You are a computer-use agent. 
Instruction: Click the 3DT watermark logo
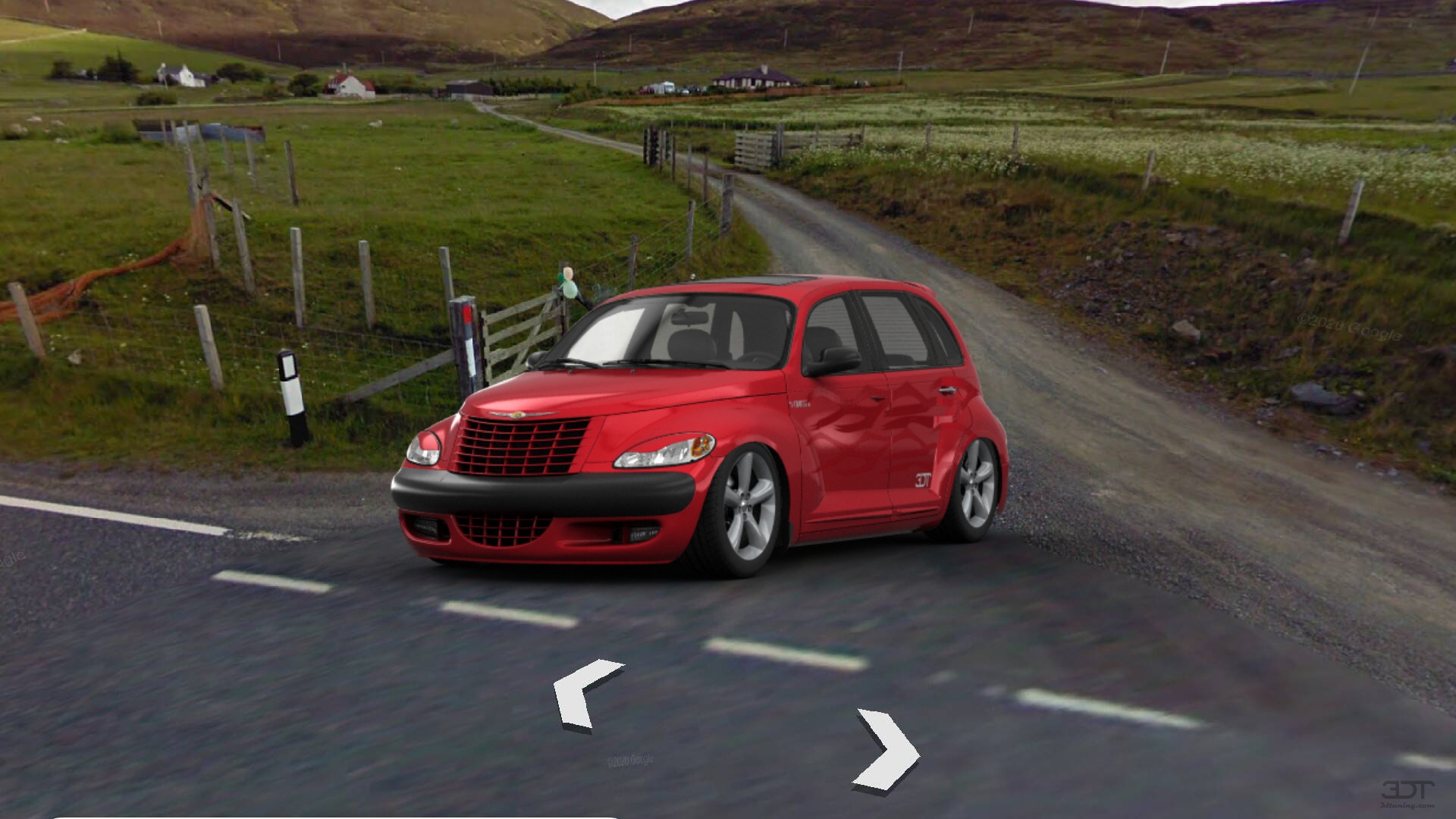click(1407, 790)
